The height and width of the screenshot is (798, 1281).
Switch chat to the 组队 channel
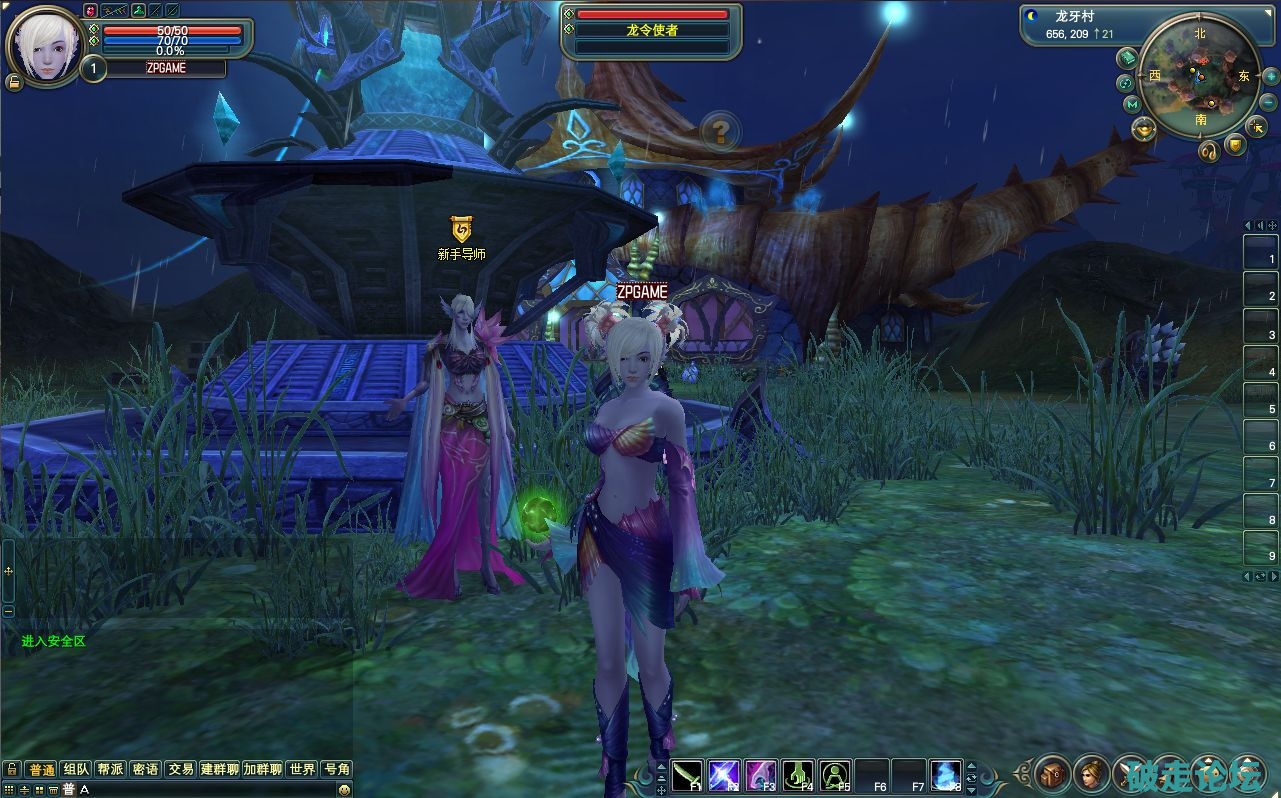click(76, 769)
